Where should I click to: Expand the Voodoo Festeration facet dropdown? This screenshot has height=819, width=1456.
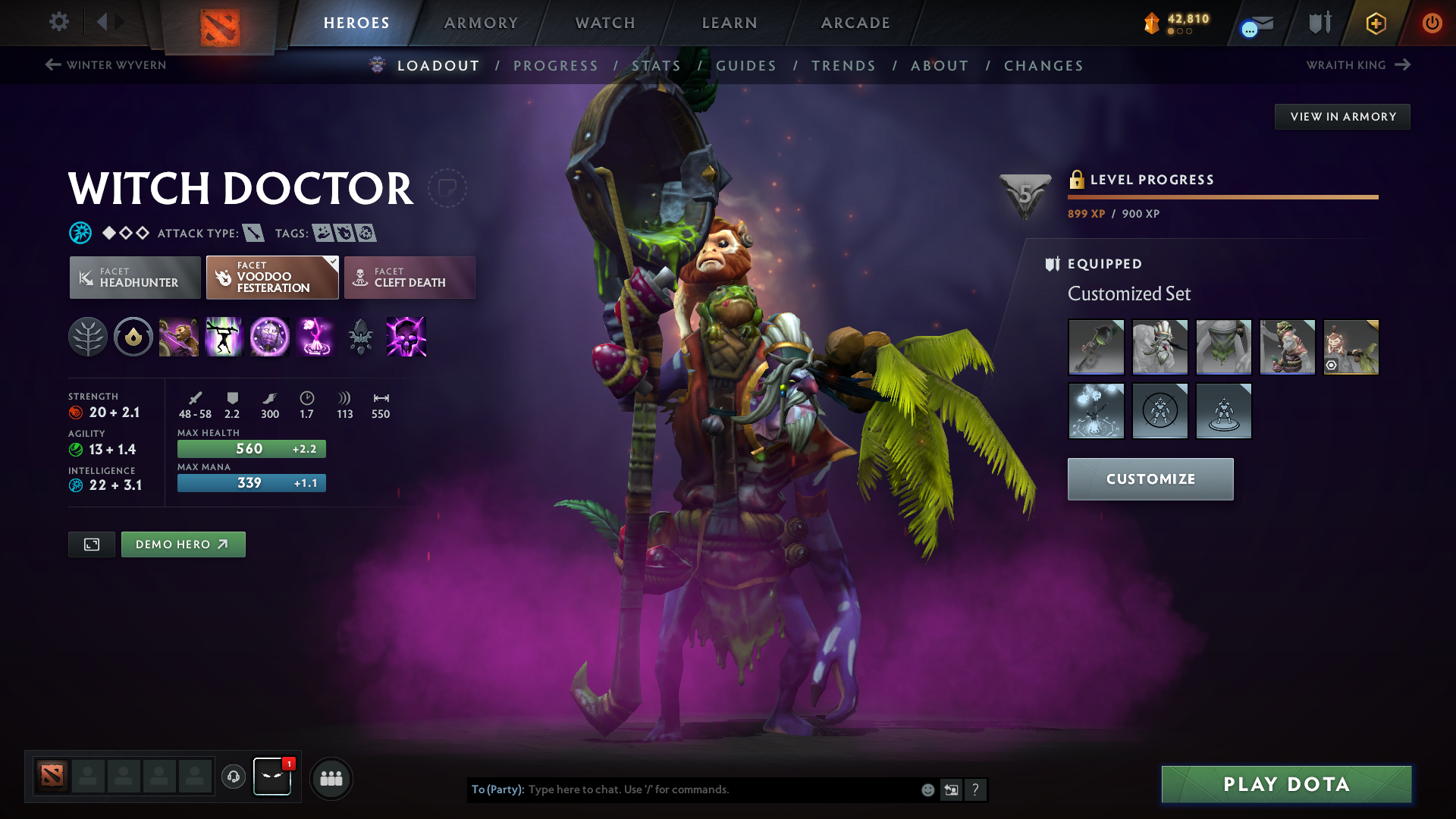point(331,261)
